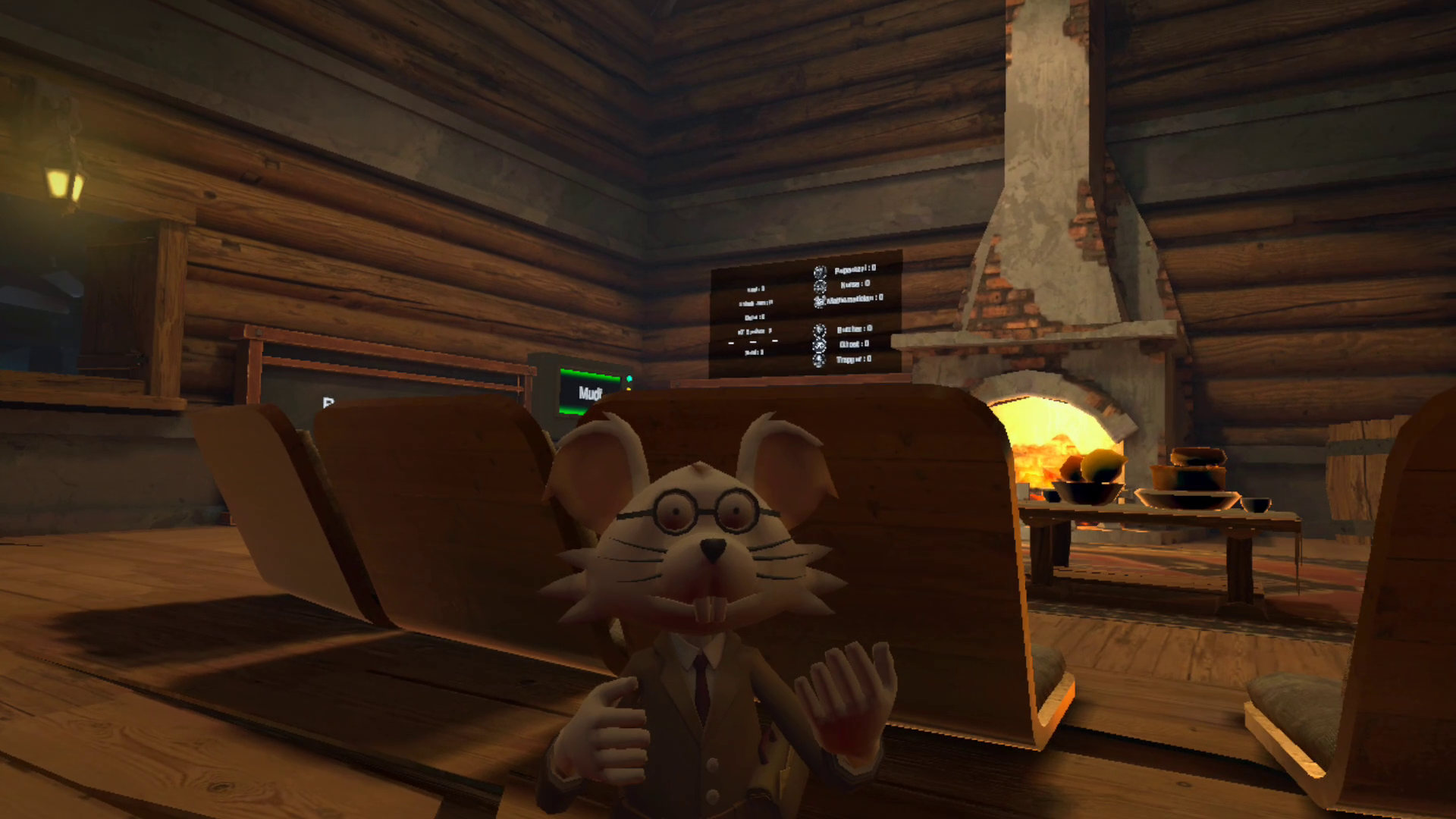The image size is (1456, 819).
Task: Pick the Trapper role entry
Action: point(853,359)
